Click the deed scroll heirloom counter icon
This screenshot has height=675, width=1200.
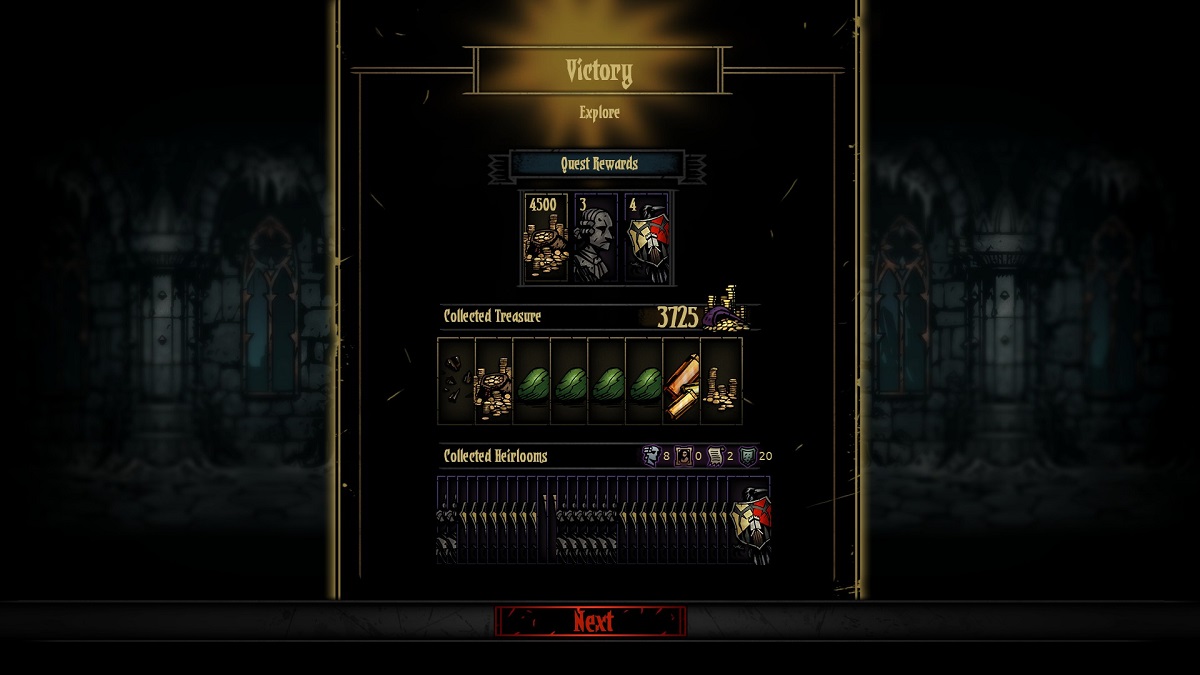(x=716, y=456)
